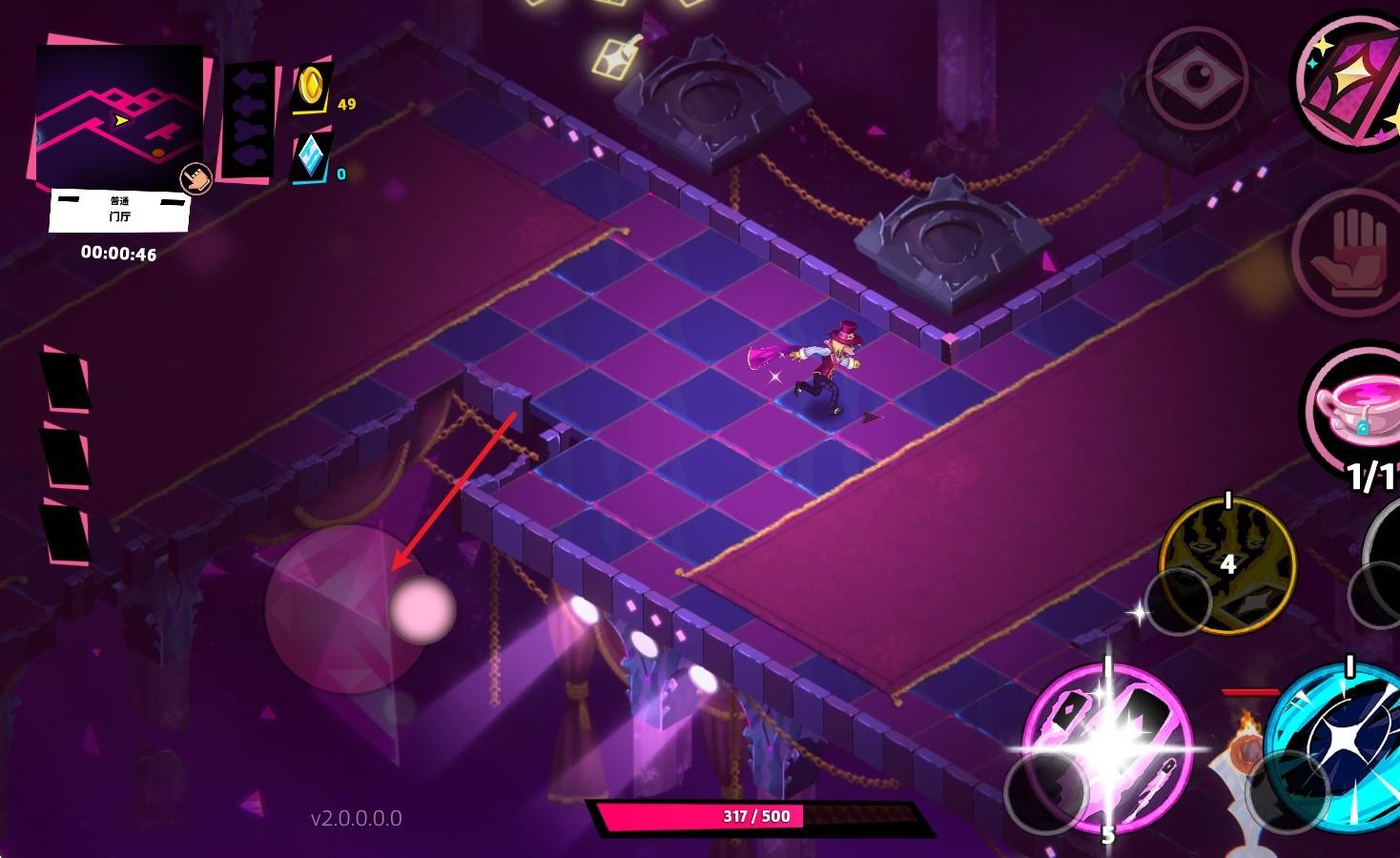This screenshot has width=1400, height=858.
Task: Tap the pointing hand icon beside minimap
Action: (x=196, y=178)
